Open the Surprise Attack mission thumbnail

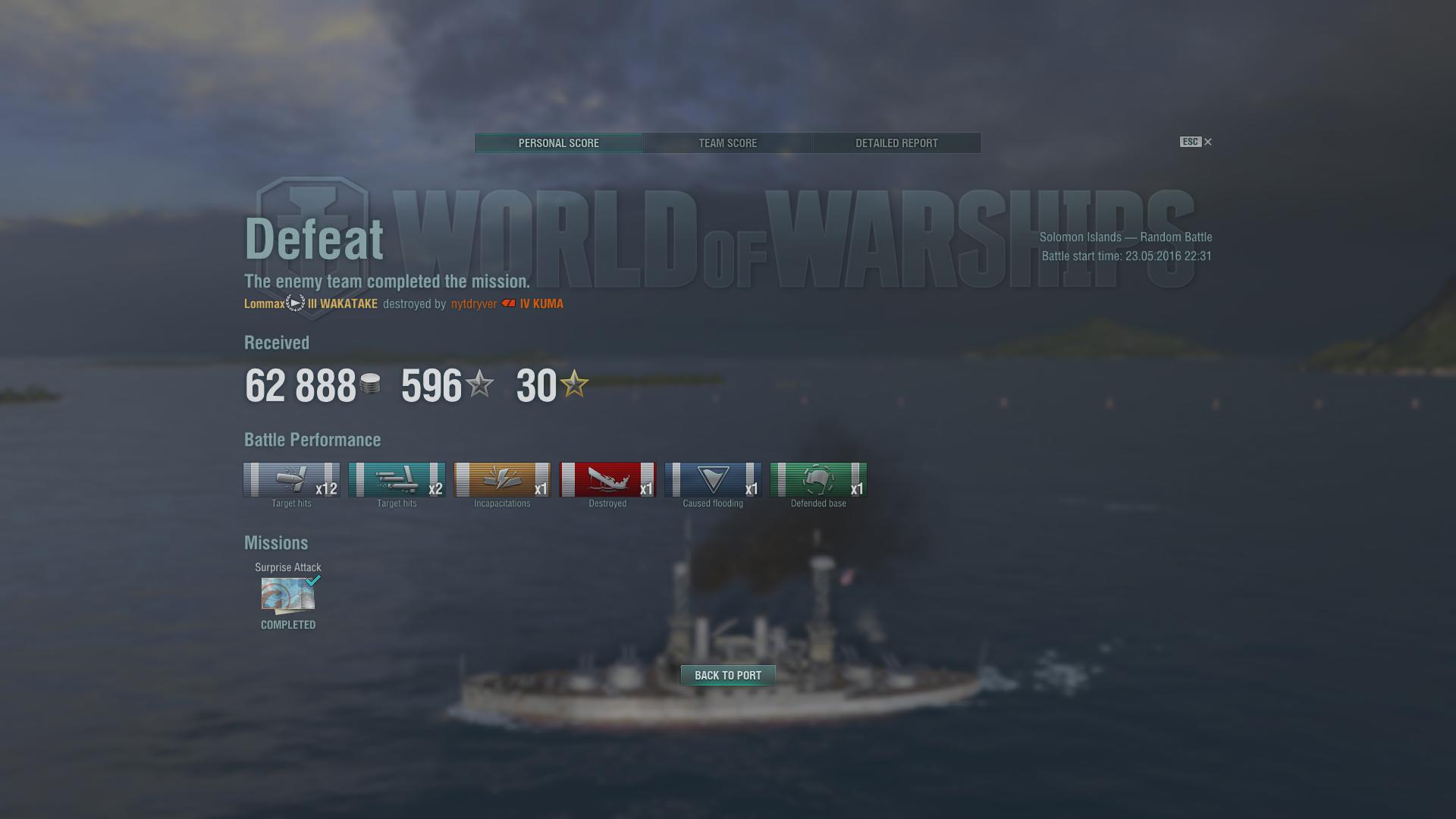[x=288, y=595]
